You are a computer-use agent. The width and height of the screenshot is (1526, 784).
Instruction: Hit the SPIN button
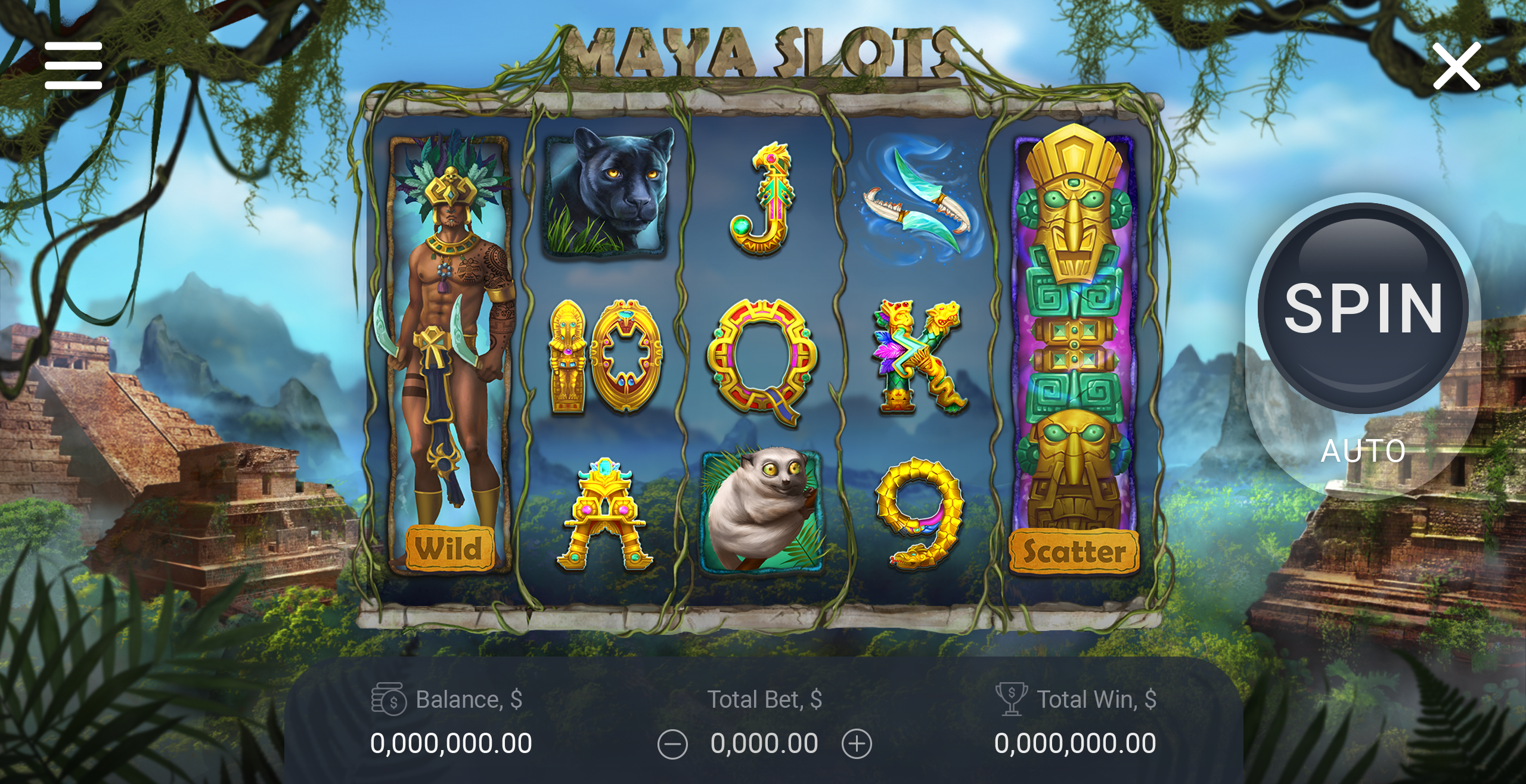point(1363,308)
